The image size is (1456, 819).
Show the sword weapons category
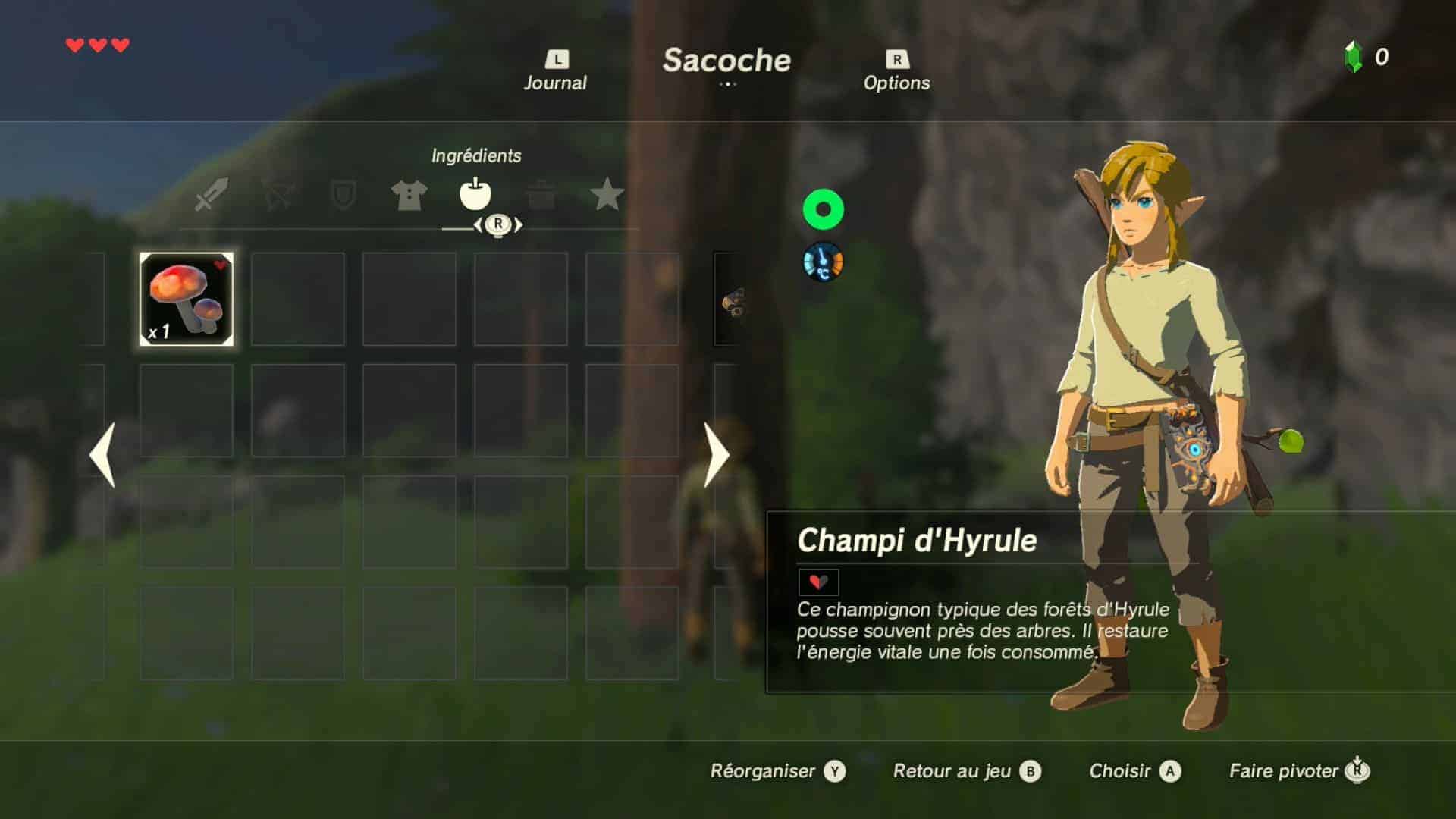point(211,195)
